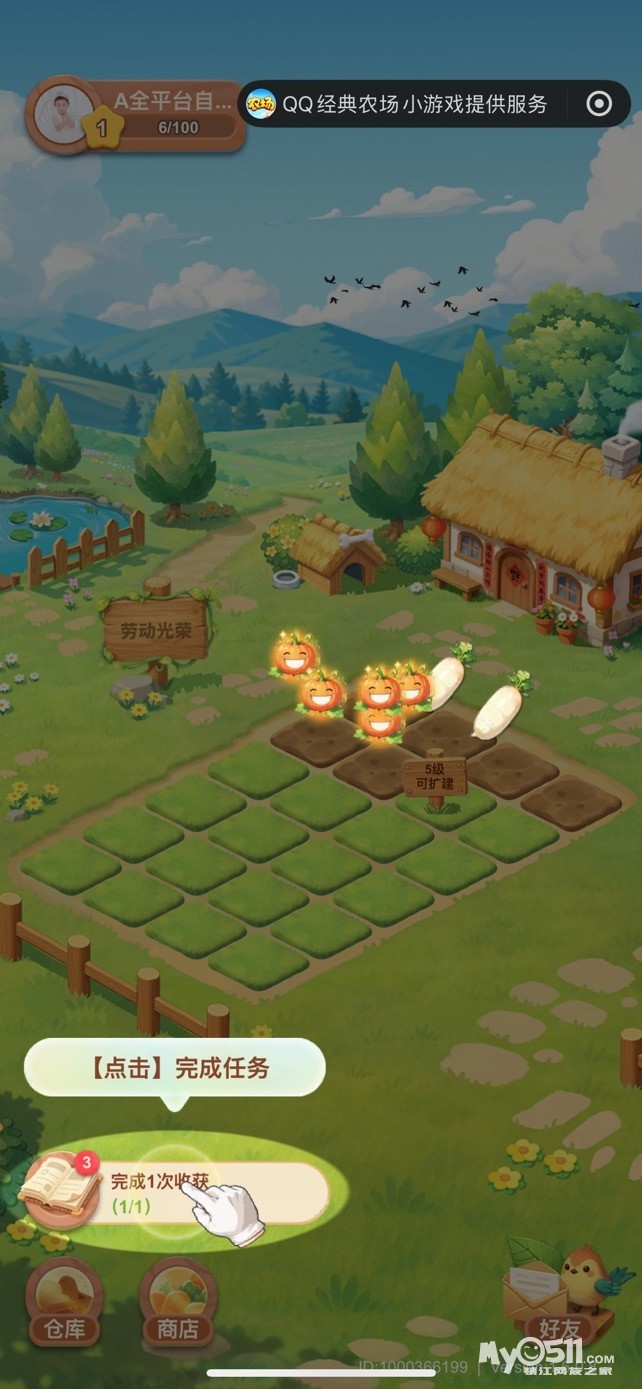Open the player avatar profile
This screenshot has width=642, height=1389.
point(64,114)
